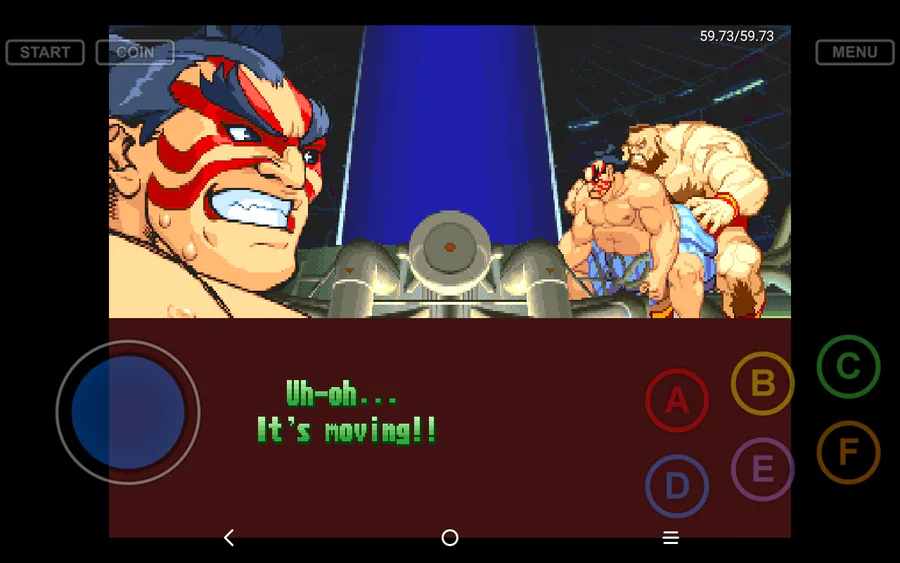
Task: Tap the blue D button
Action: coord(677,486)
